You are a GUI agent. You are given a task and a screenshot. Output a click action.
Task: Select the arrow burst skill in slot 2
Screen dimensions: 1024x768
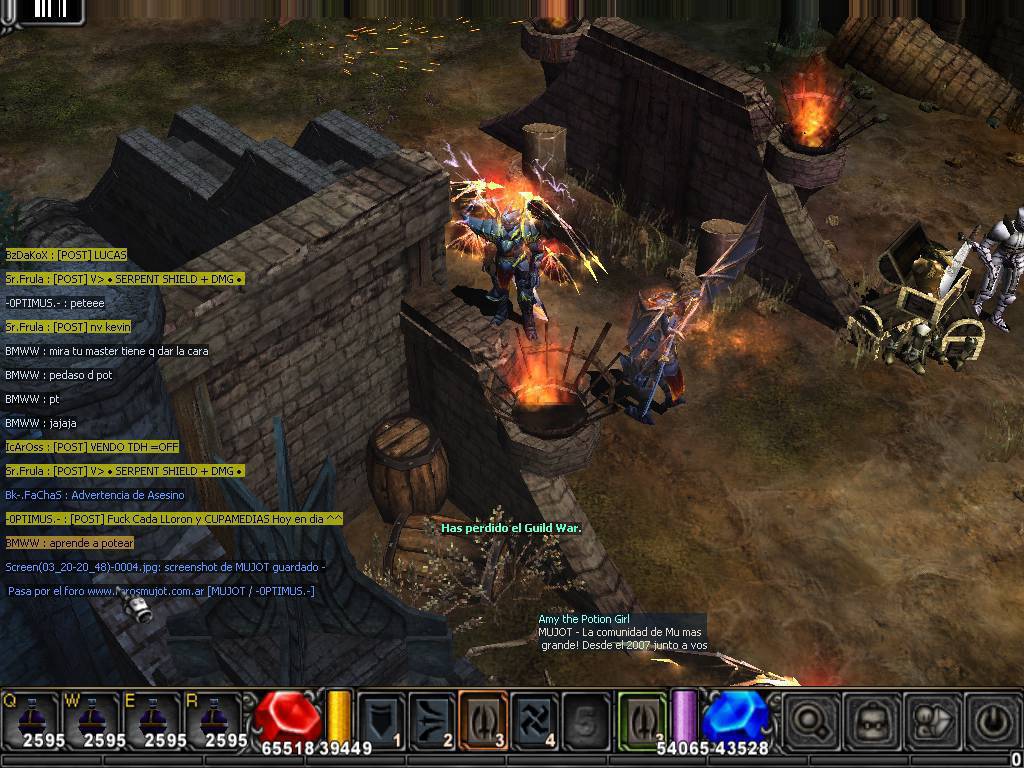[433, 718]
